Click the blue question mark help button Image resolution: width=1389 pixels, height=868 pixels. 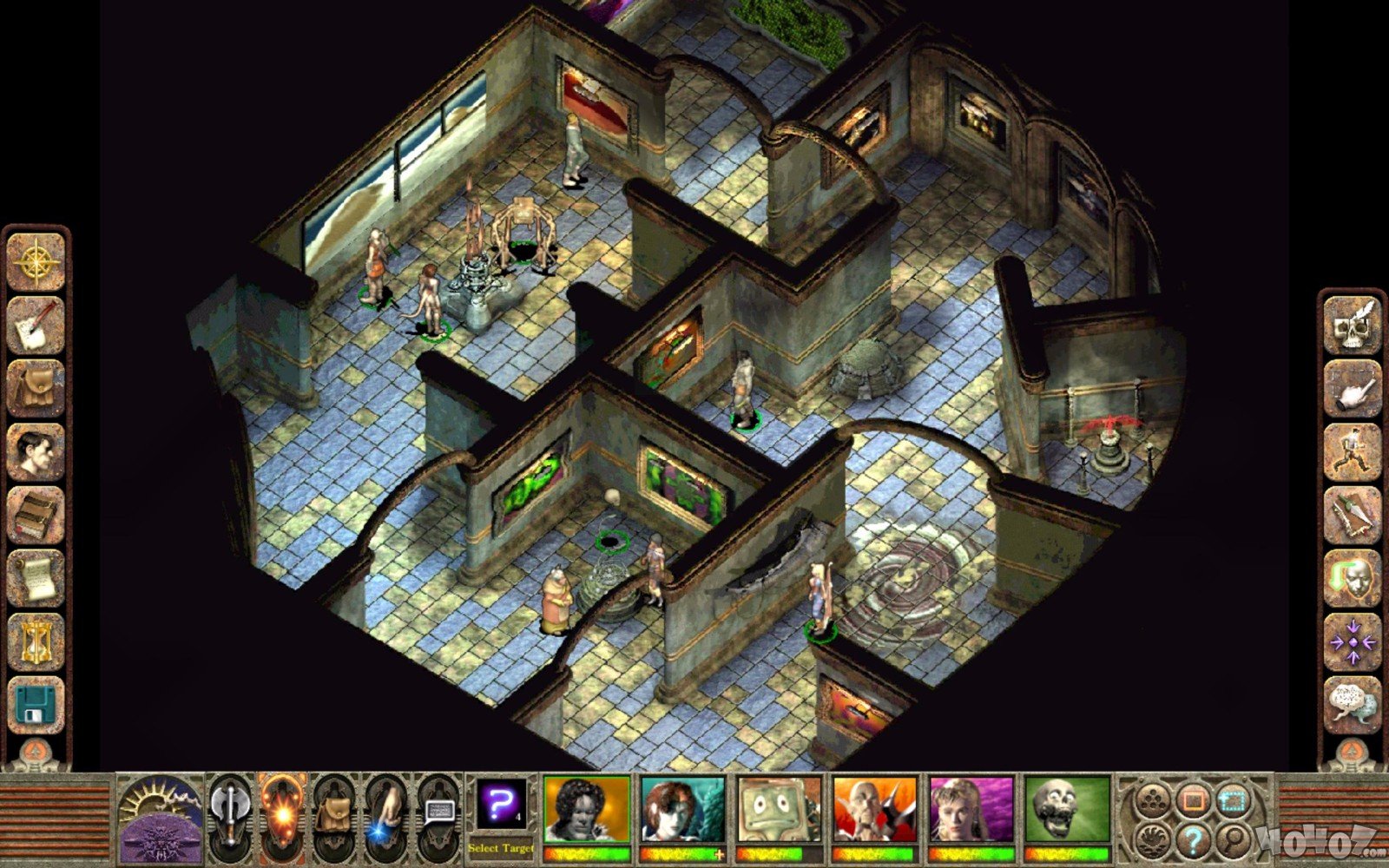click(x=1195, y=839)
